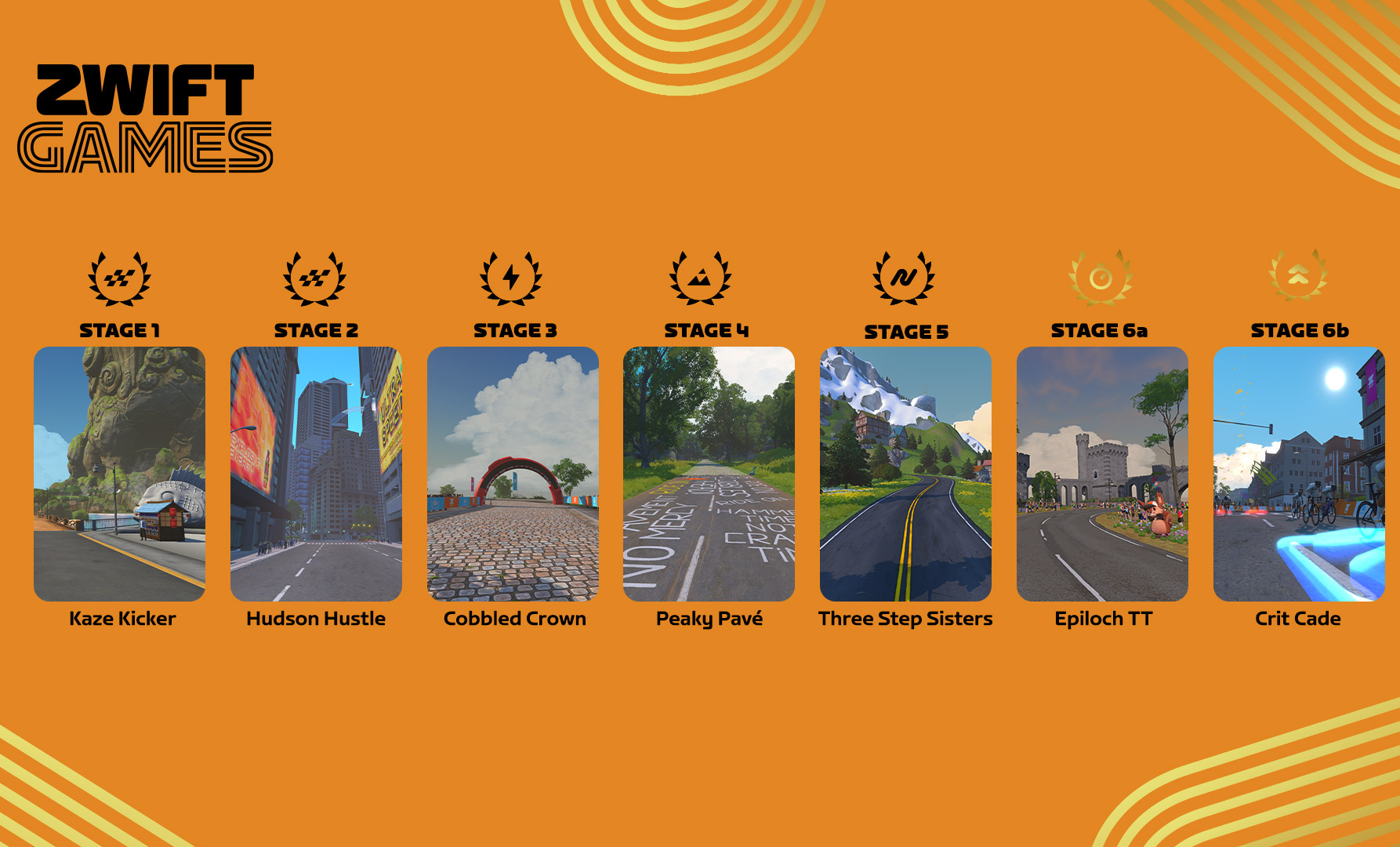Screen dimensions: 1400x847
Task: Select the Stage 3 lightning bolt badge
Action: 511,278
